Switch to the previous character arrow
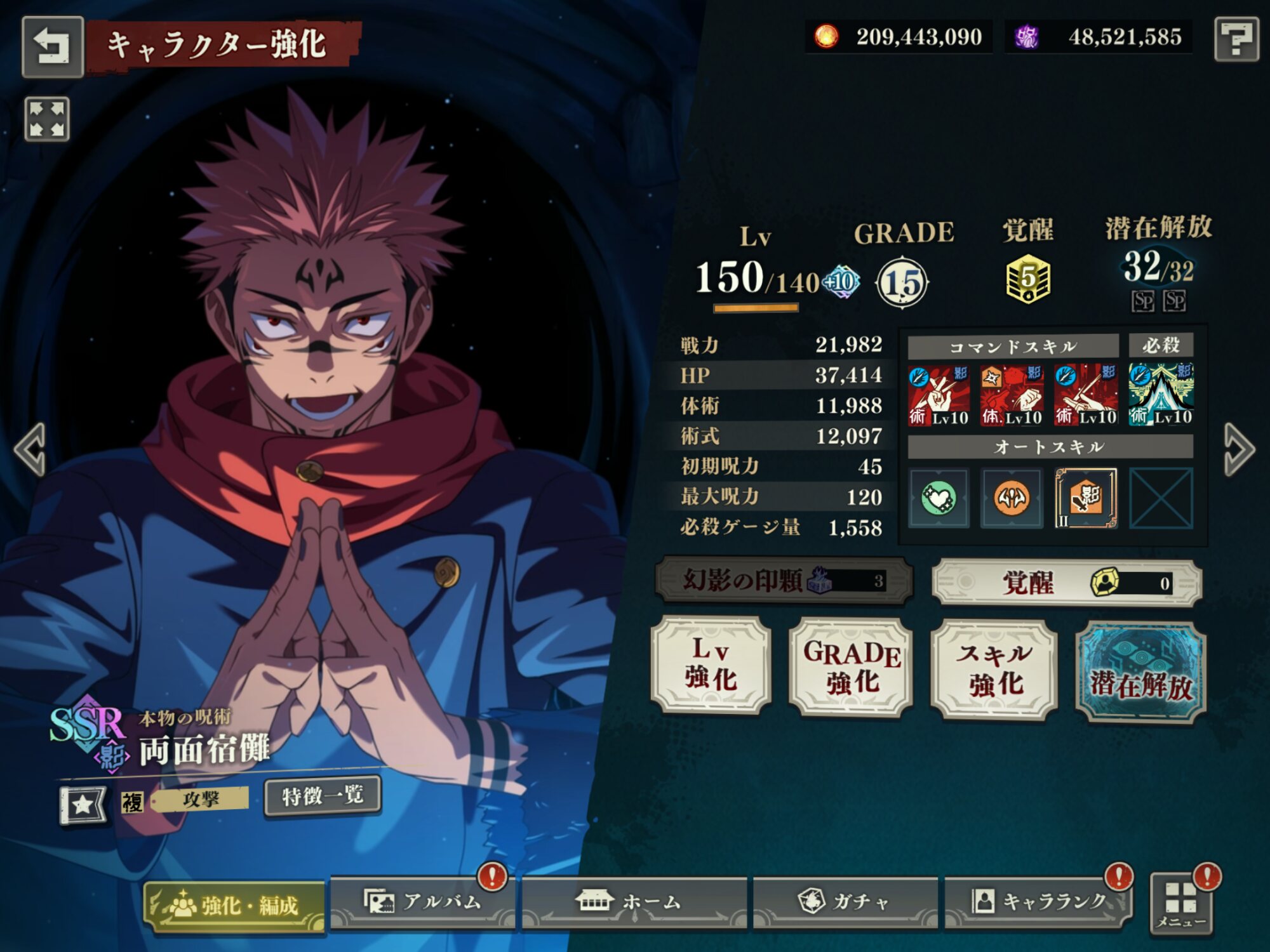Viewport: 1270px width, 952px height. click(30, 449)
